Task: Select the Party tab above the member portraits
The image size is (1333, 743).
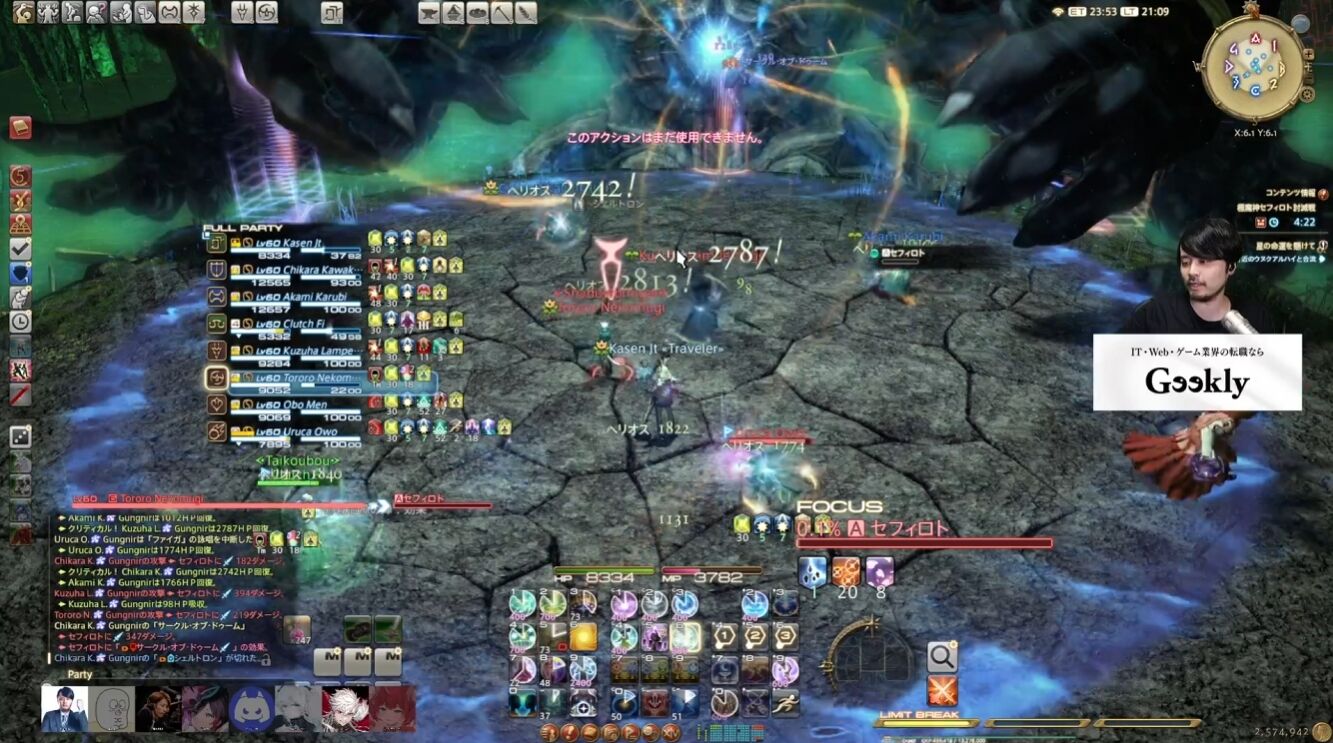Action: click(x=78, y=675)
